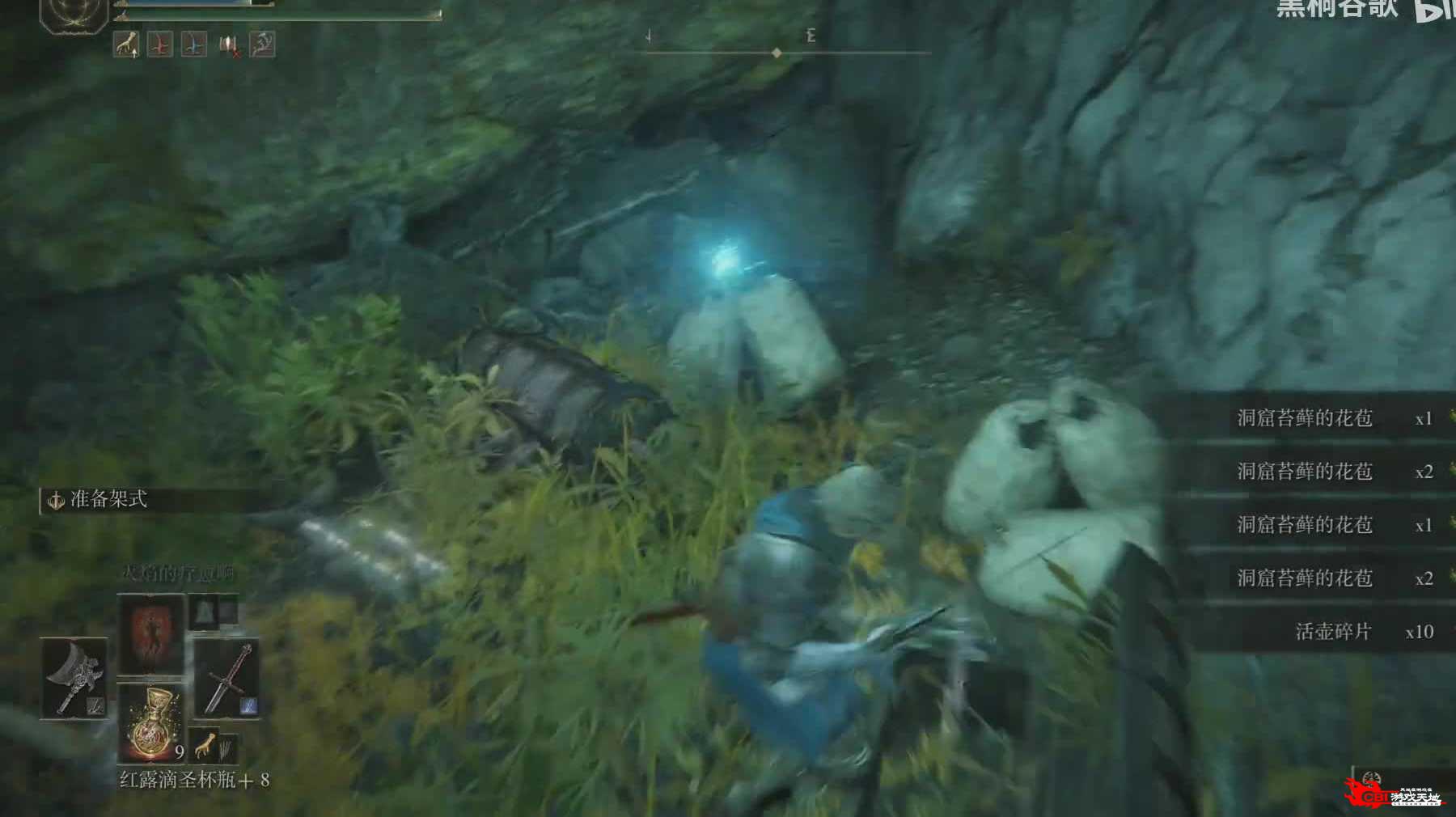Click the 准备架式 skill label
This screenshot has height=817, width=1456.
click(x=108, y=500)
